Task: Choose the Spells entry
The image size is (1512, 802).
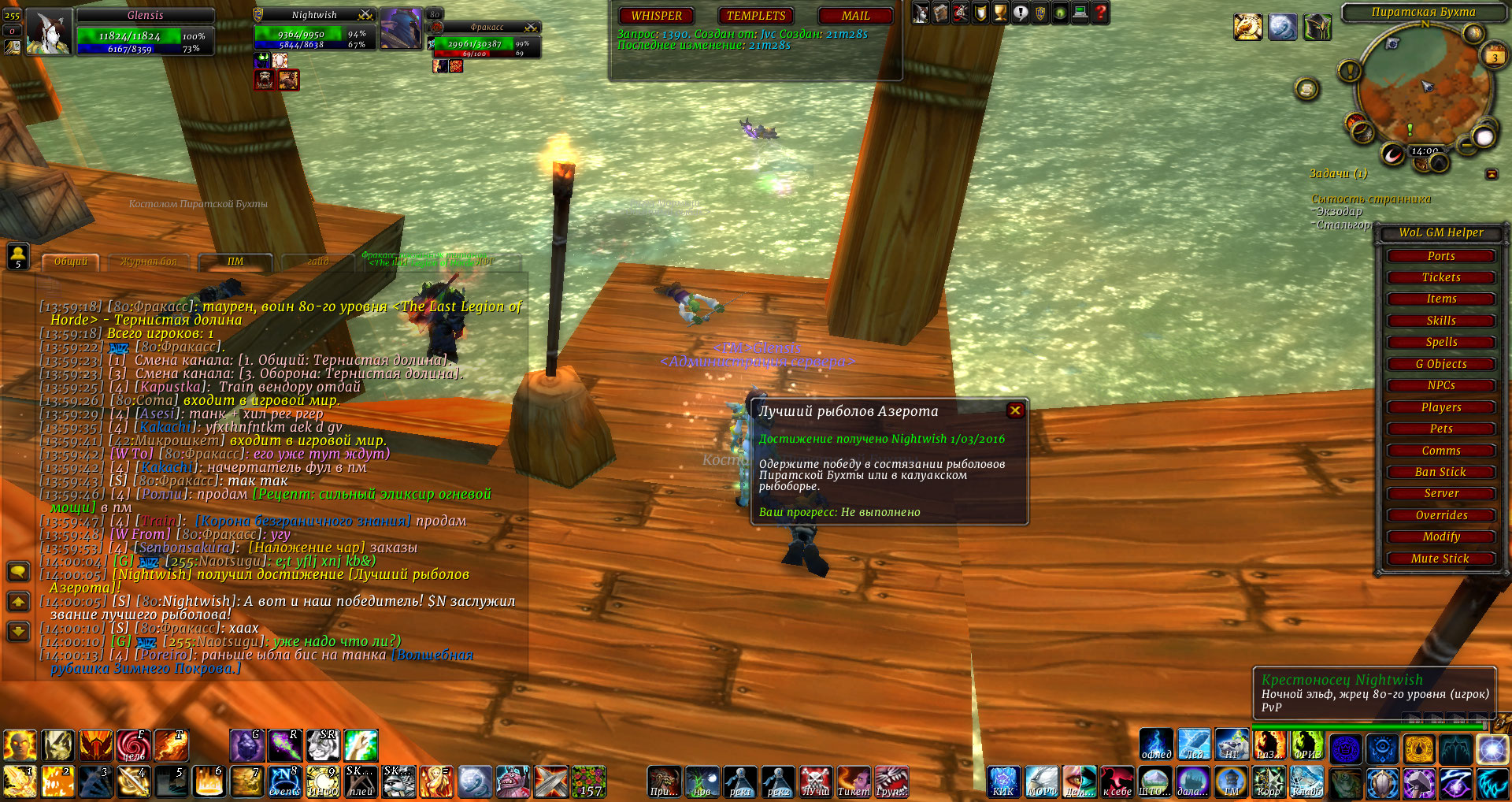Action: pyautogui.click(x=1440, y=342)
